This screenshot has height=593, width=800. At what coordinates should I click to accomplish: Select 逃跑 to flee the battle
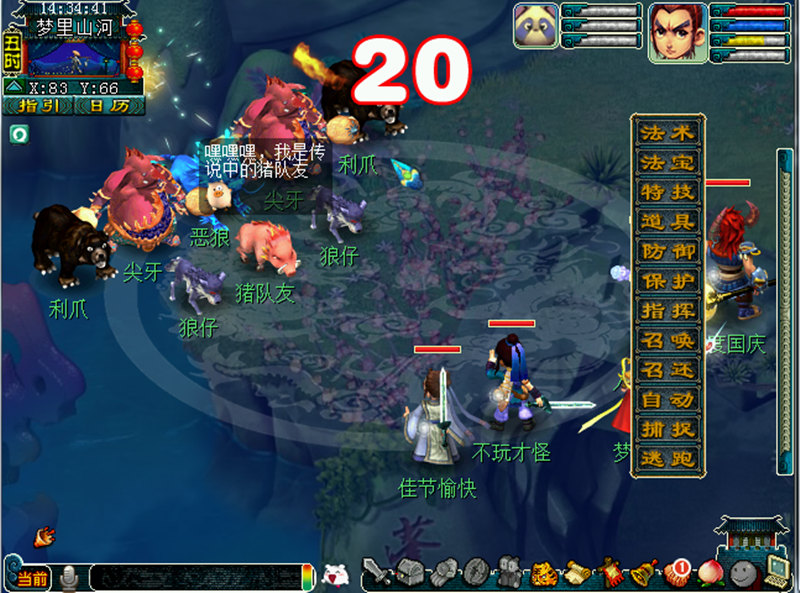coord(668,459)
